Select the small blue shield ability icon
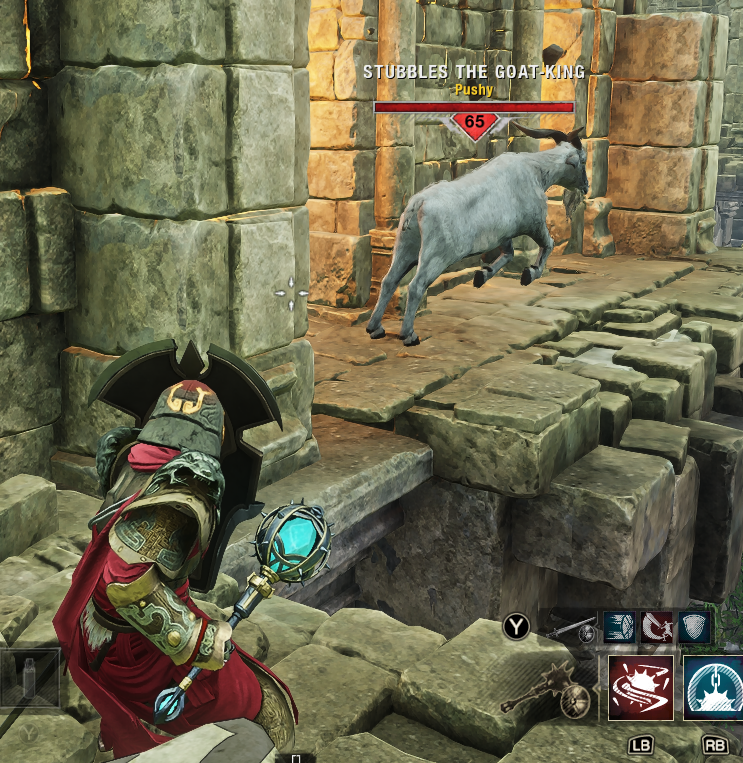 (695, 627)
